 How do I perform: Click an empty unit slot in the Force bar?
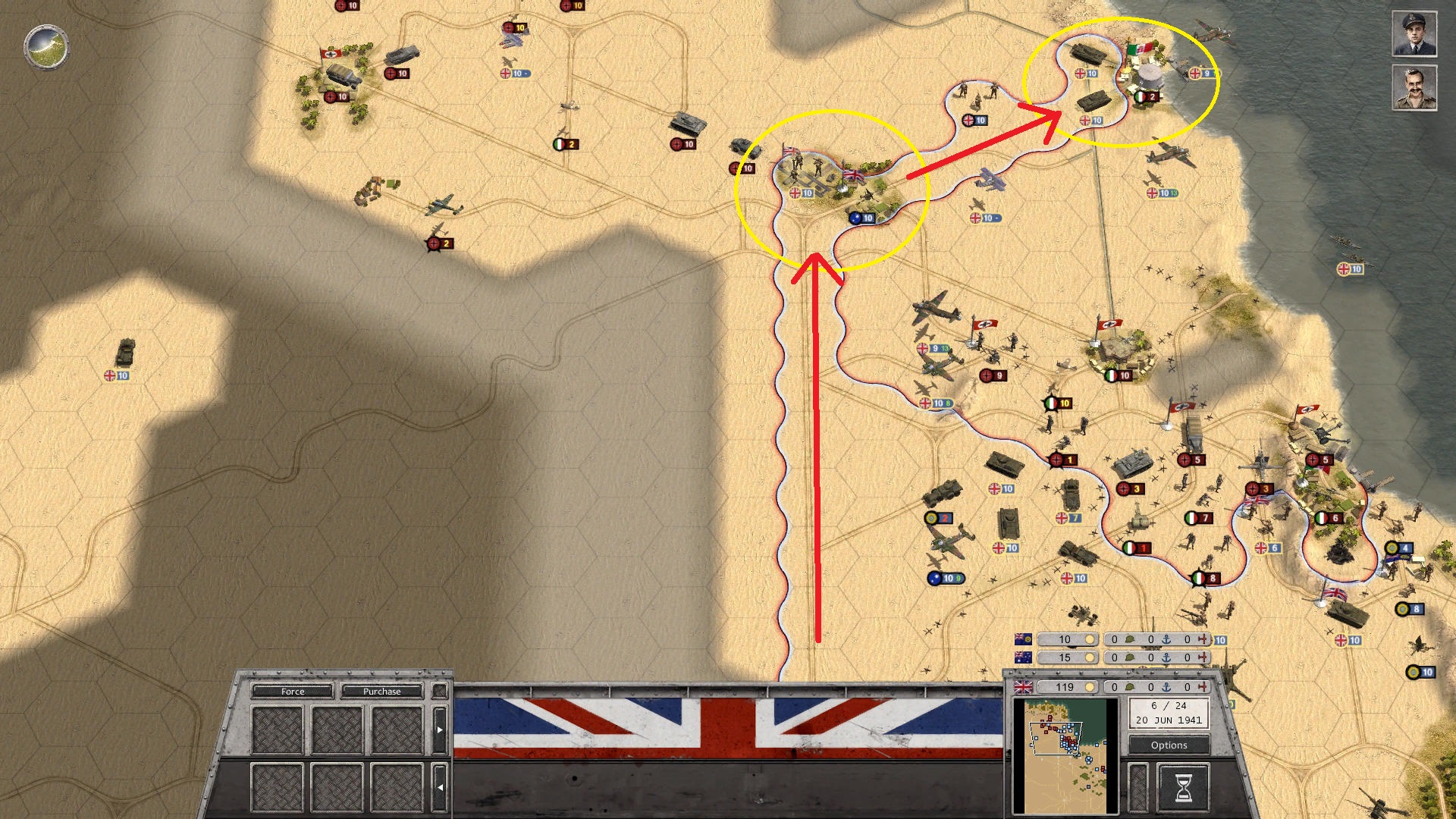click(x=277, y=730)
